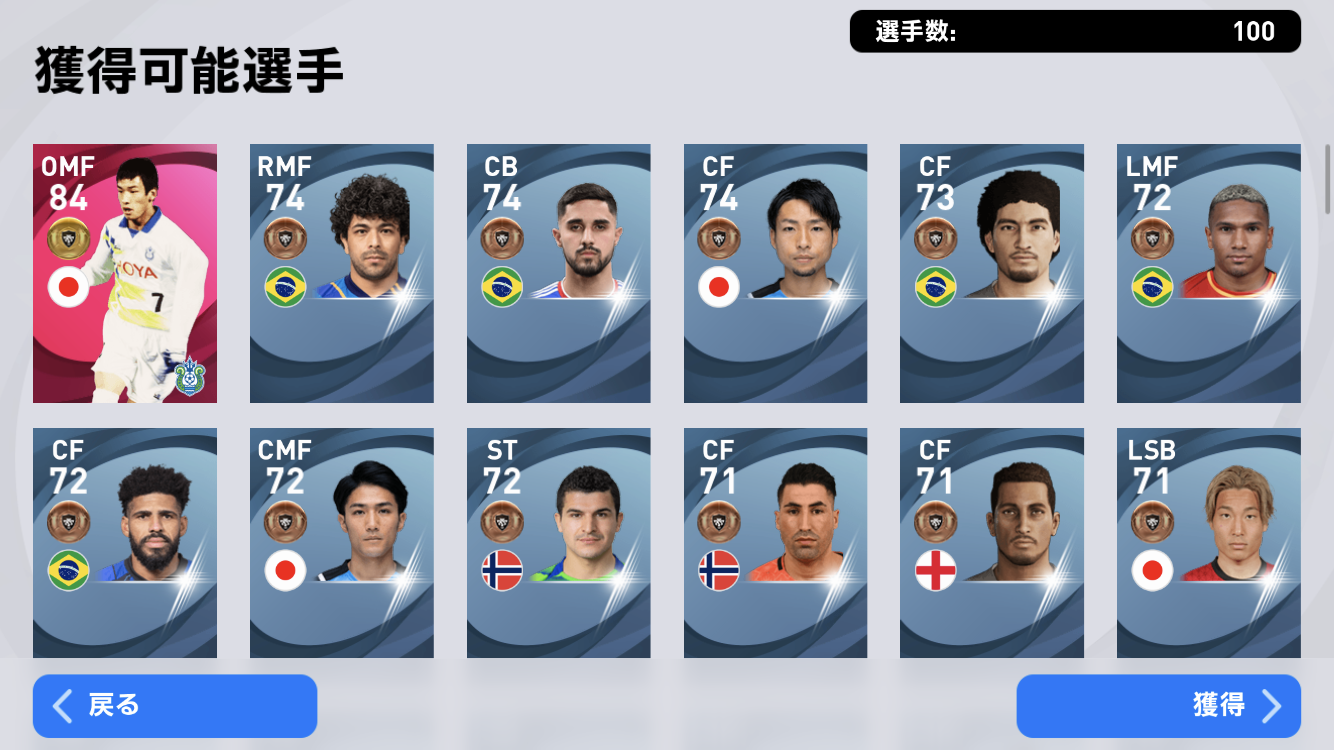The image size is (1334, 750).
Task: Select the LMF 72 player card
Action: pyautogui.click(x=1209, y=274)
